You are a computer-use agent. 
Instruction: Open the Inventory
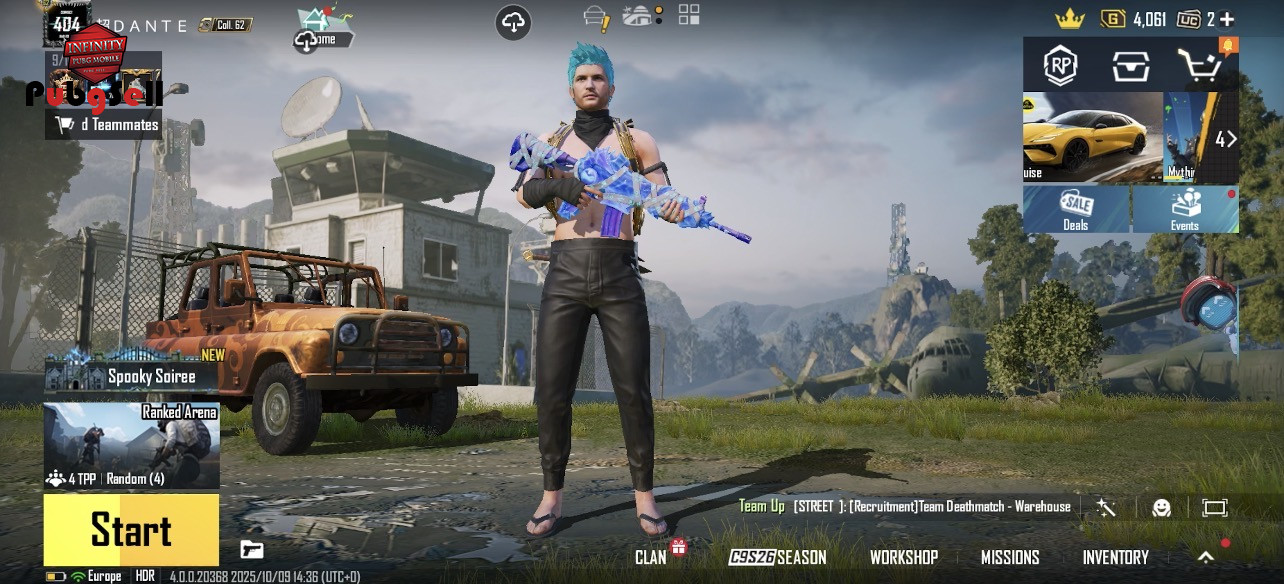[x=1115, y=557]
